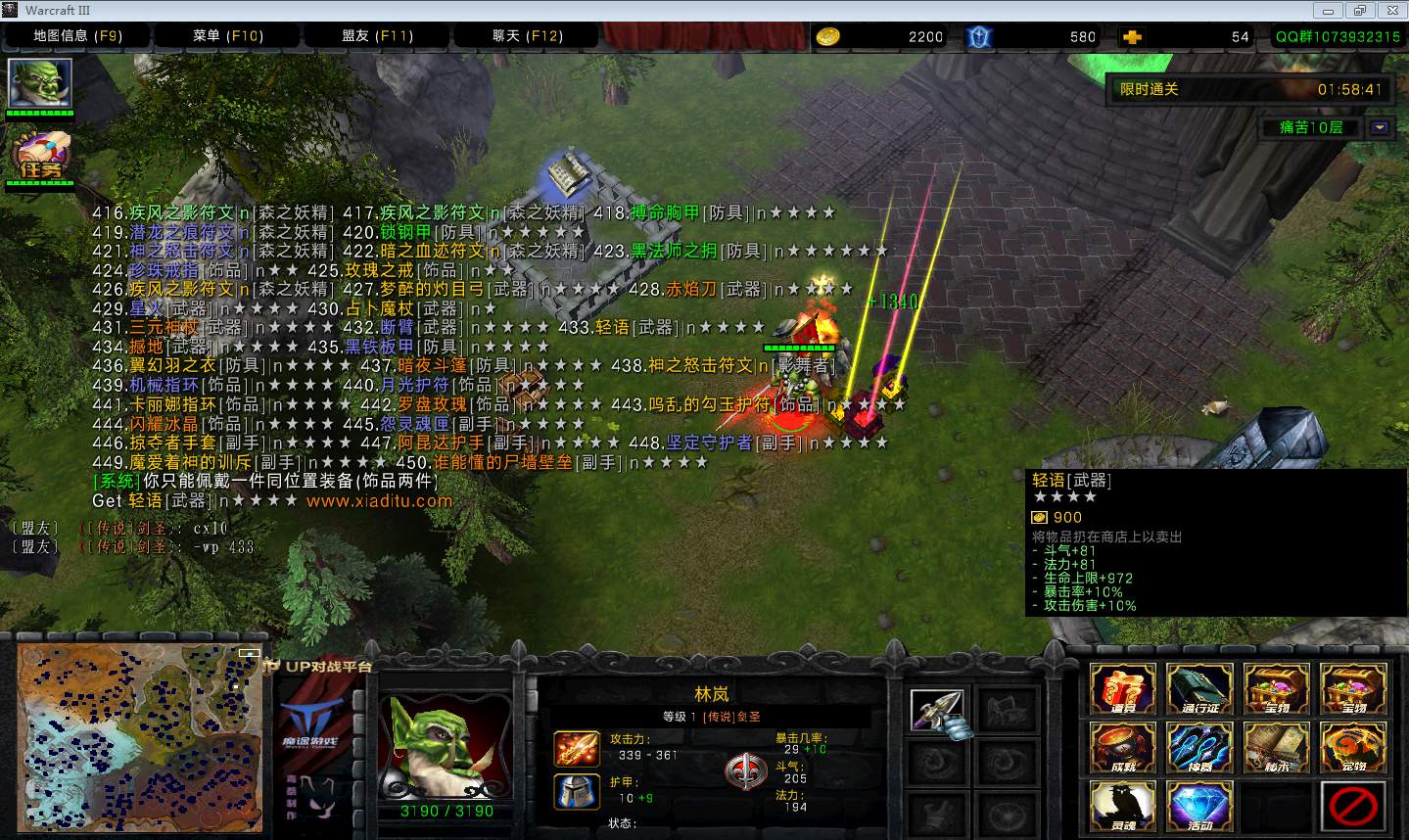The width and height of the screenshot is (1409, 840).
Task: Open the 聊天 (F12) chat log
Action: pyautogui.click(x=528, y=36)
